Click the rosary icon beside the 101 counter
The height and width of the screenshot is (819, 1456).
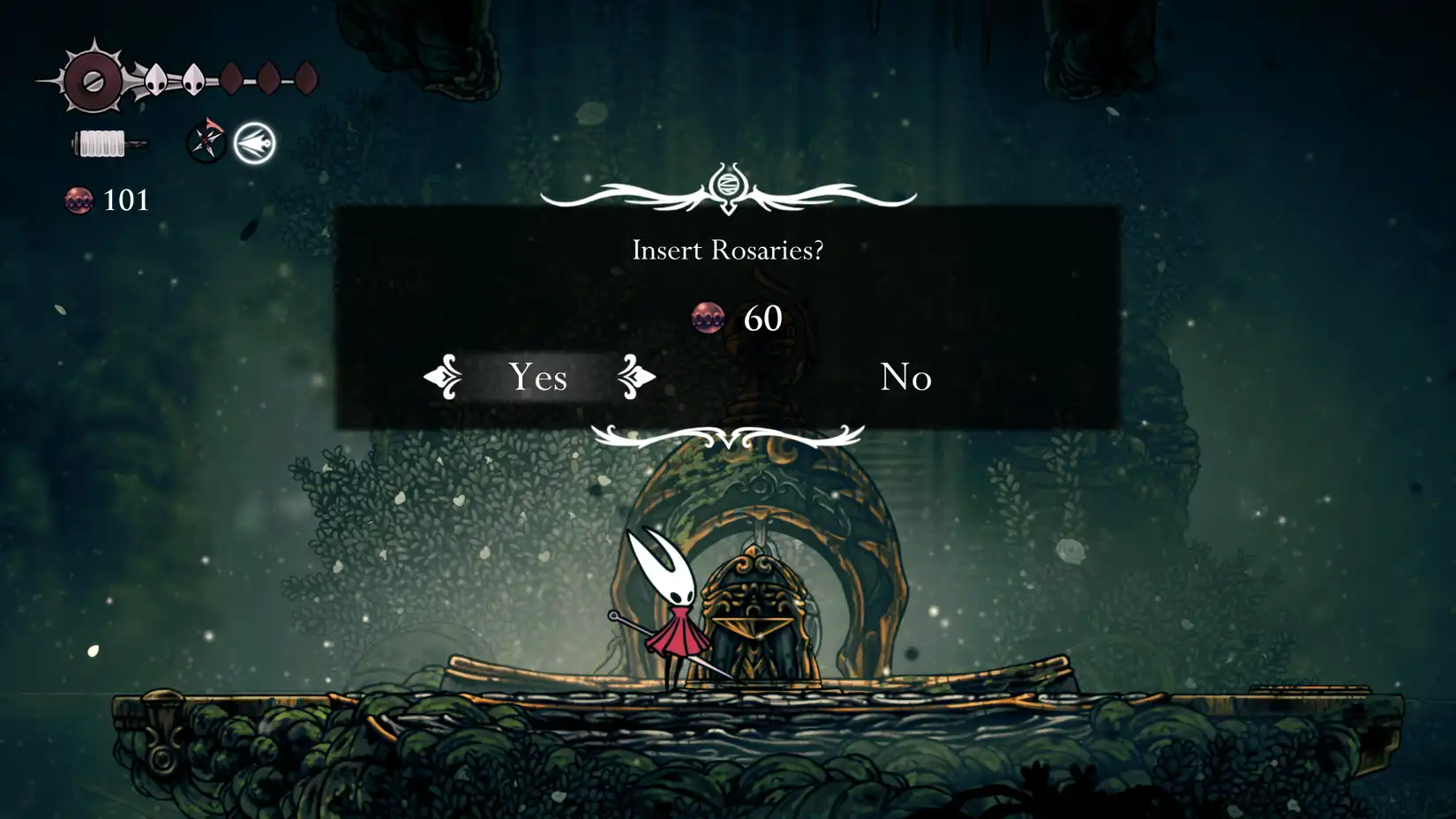pyautogui.click(x=80, y=201)
